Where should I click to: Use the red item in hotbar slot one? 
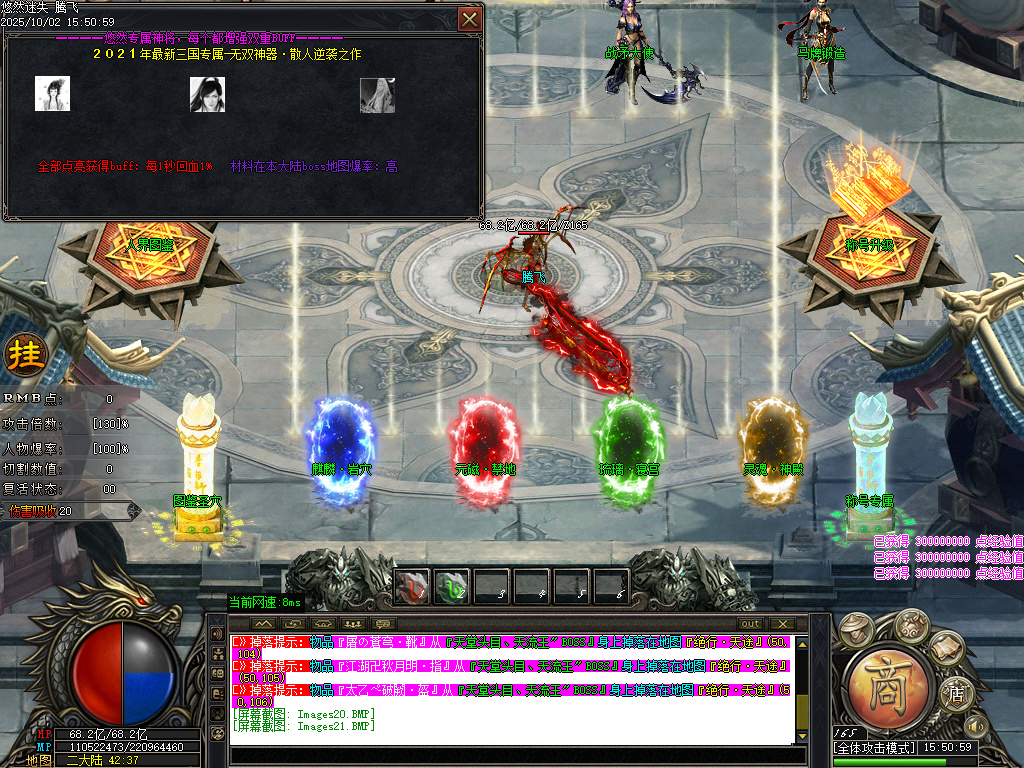point(412,586)
